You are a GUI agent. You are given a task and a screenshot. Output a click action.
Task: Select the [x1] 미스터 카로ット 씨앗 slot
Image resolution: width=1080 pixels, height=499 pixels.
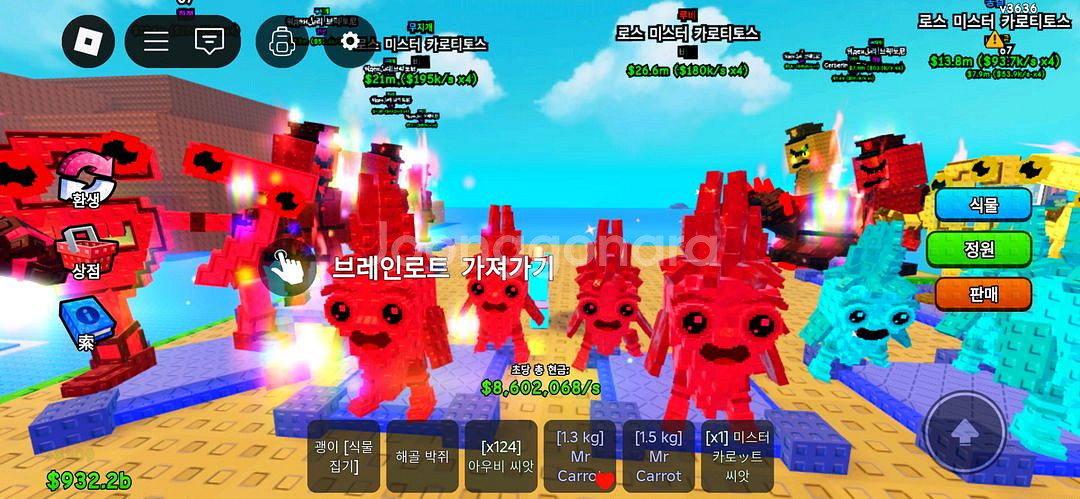(737, 455)
